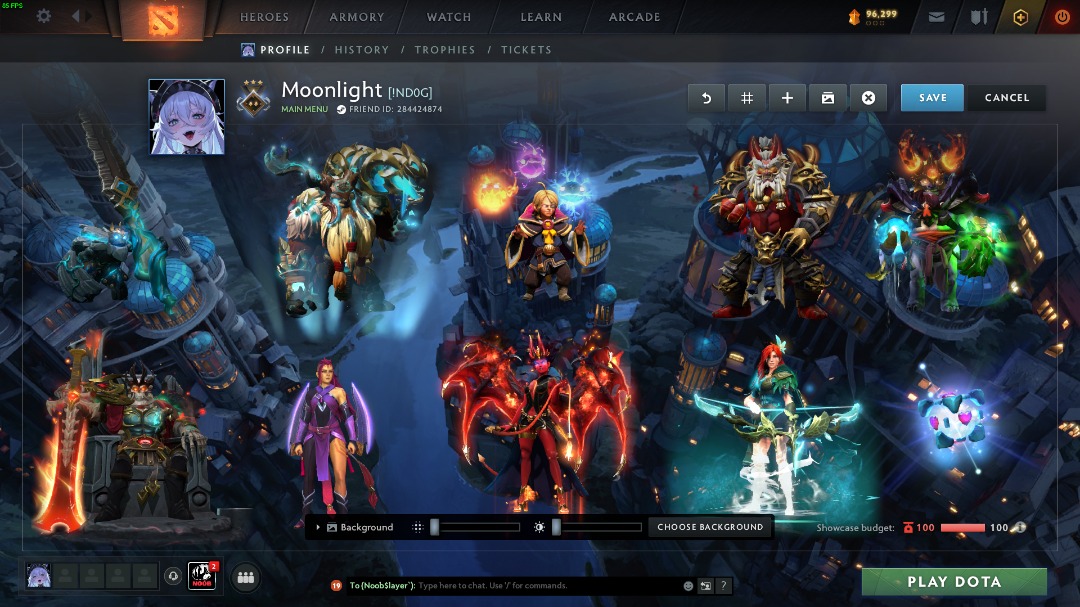Add a new item with the plus button

coord(787,98)
